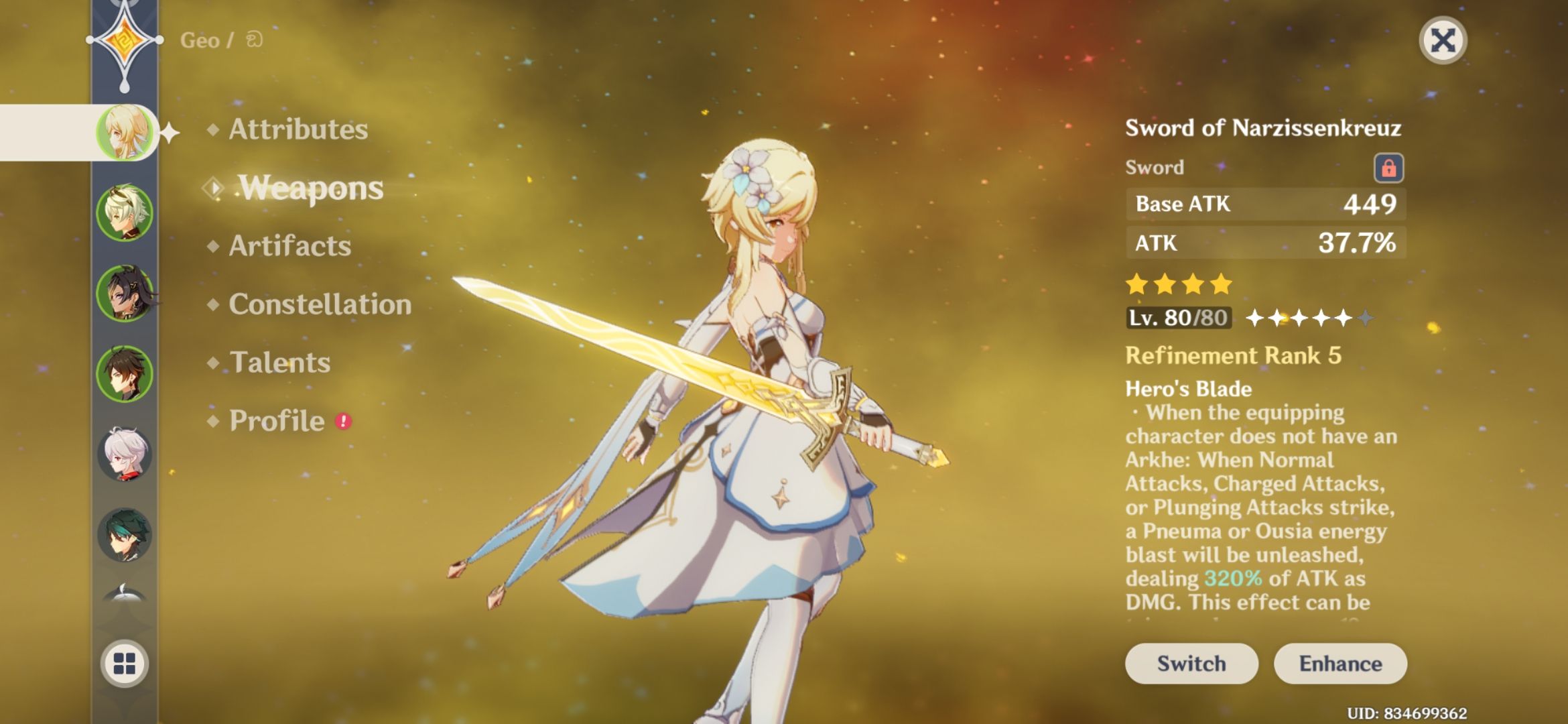Close the character details screen

(1443, 39)
